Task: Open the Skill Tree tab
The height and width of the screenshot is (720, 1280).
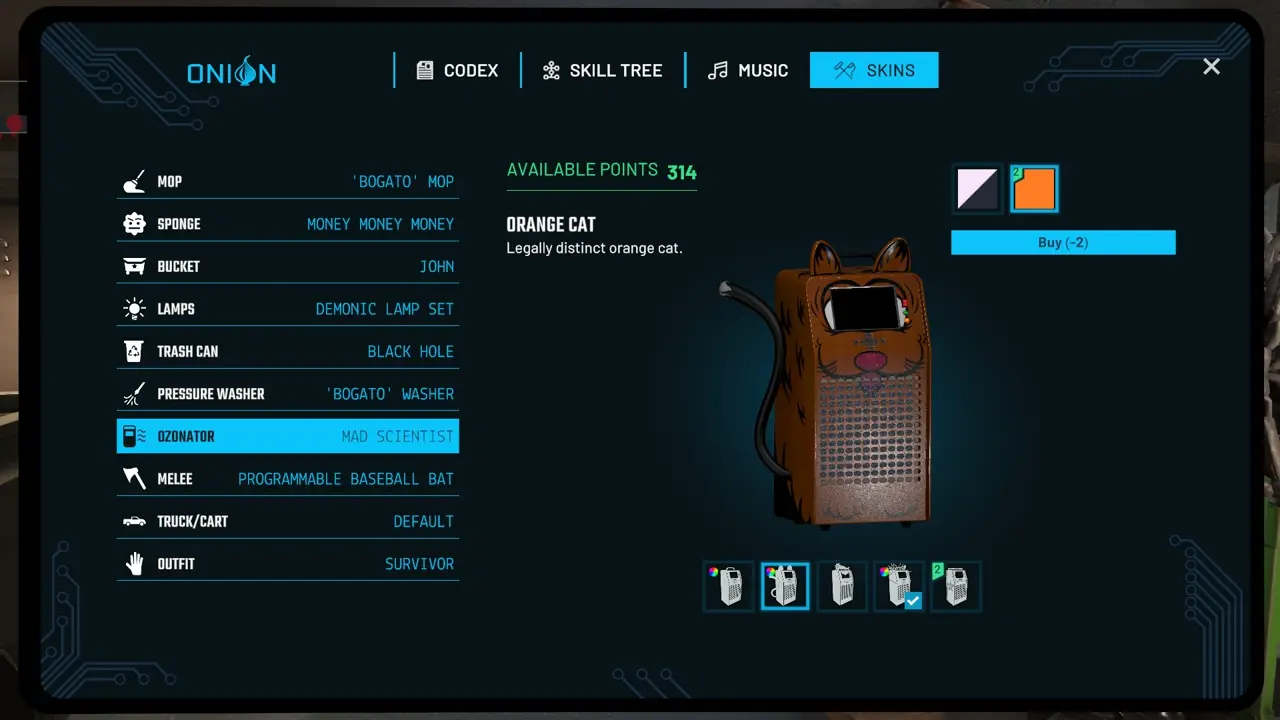Action: [602, 70]
